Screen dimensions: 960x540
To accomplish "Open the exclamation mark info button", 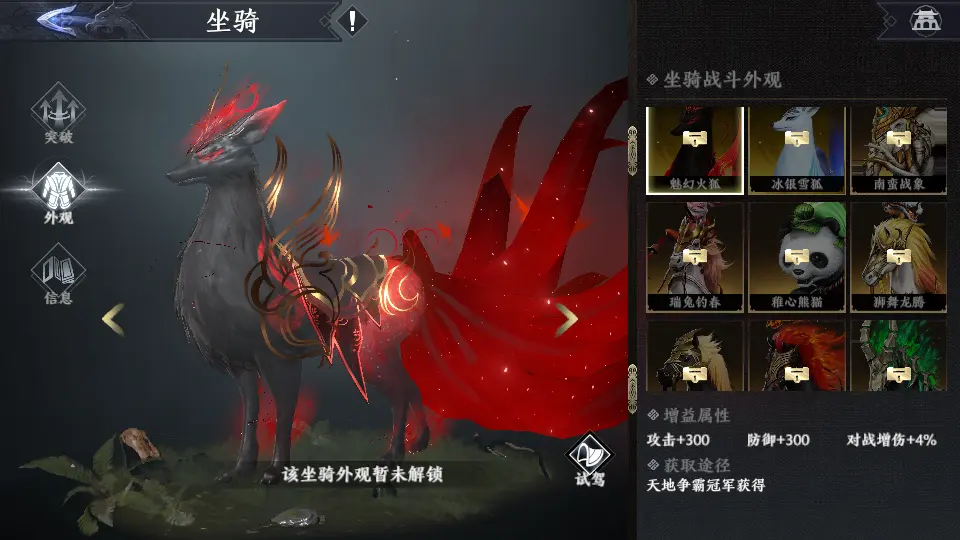I will (351, 20).
